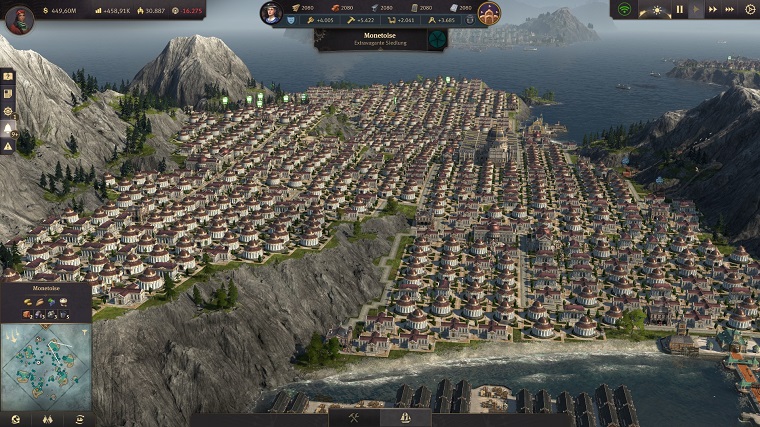
Task: Set game speed to normal play
Action: [697, 10]
